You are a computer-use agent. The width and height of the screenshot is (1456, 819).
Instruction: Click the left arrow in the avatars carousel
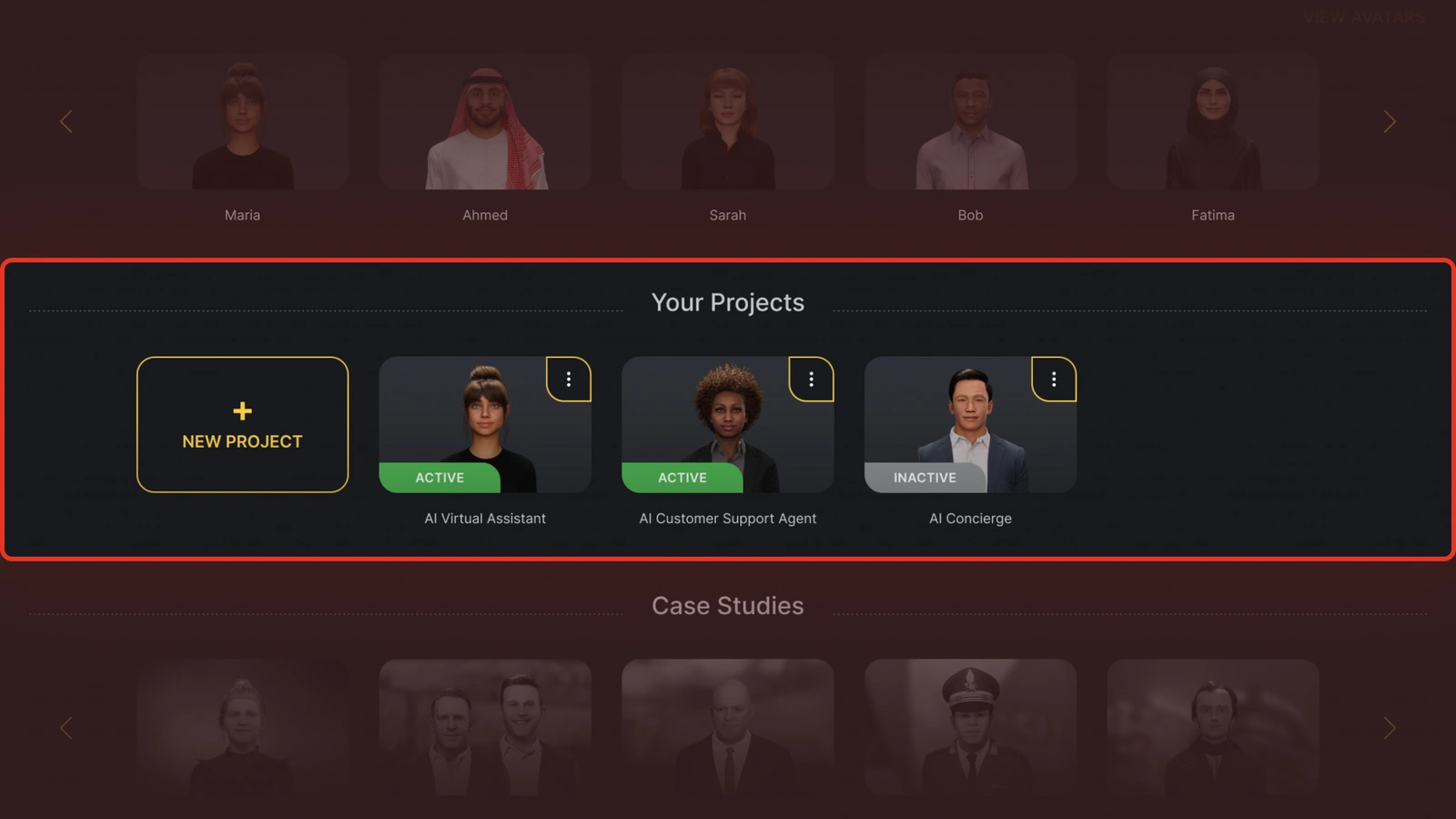[x=66, y=121]
